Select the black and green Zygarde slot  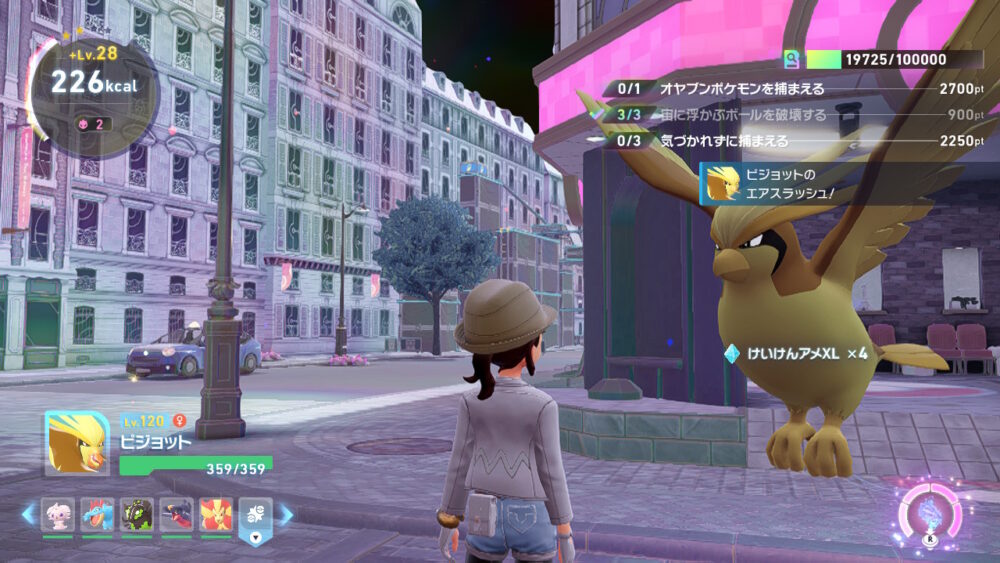coord(138,514)
